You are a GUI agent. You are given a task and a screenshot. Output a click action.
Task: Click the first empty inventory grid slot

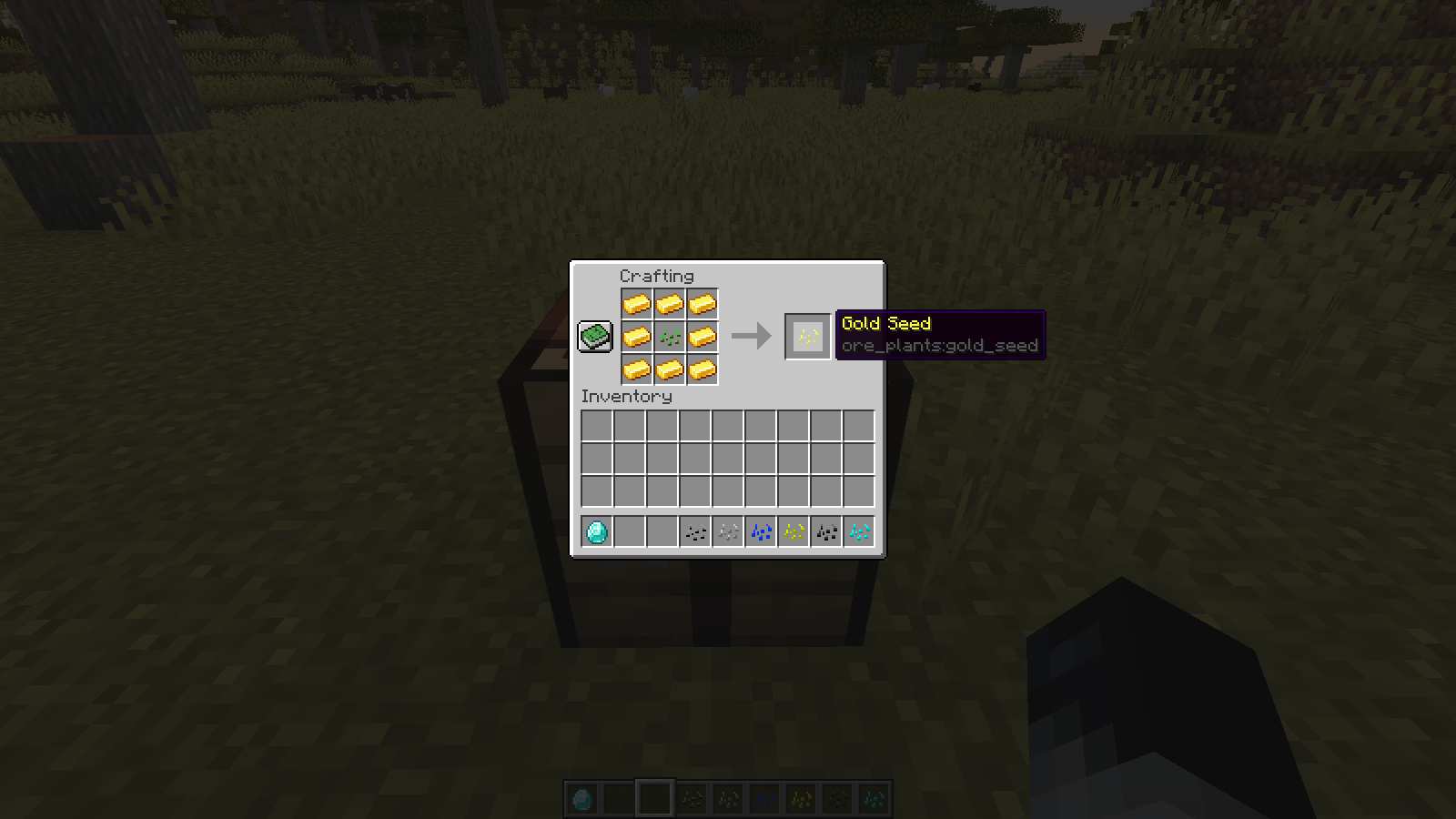pyautogui.click(x=597, y=424)
